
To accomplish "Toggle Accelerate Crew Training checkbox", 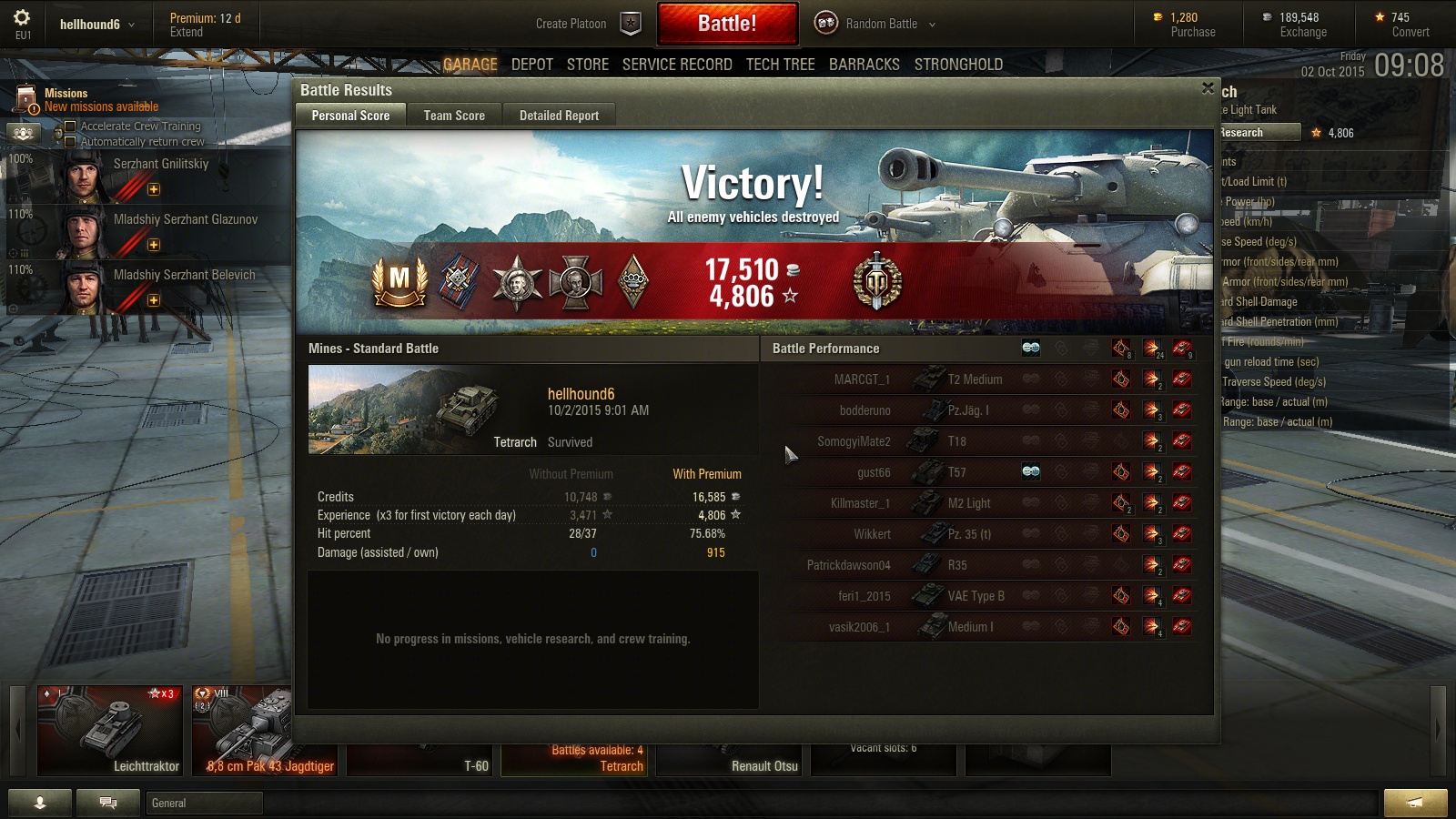I will click(70, 126).
